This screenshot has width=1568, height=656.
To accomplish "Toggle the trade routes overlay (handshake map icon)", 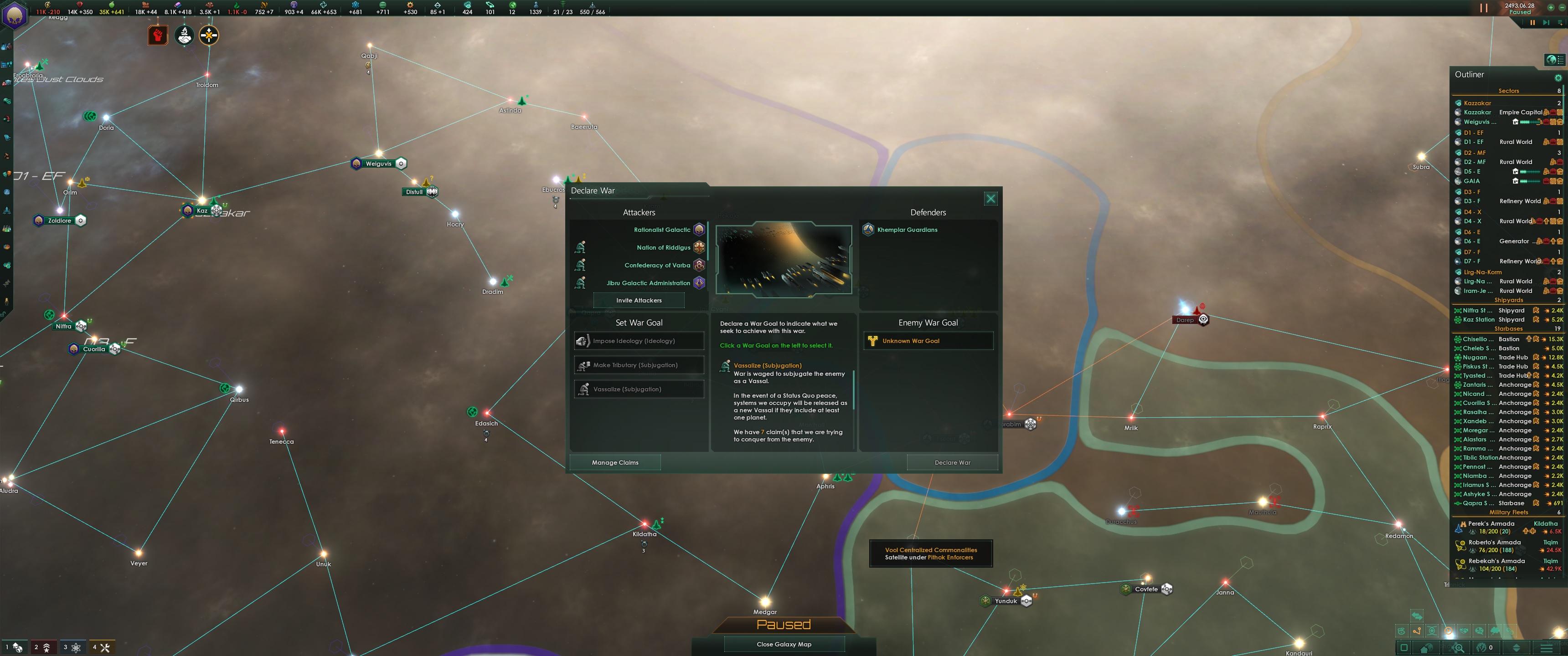I will pyautogui.click(x=1463, y=631).
